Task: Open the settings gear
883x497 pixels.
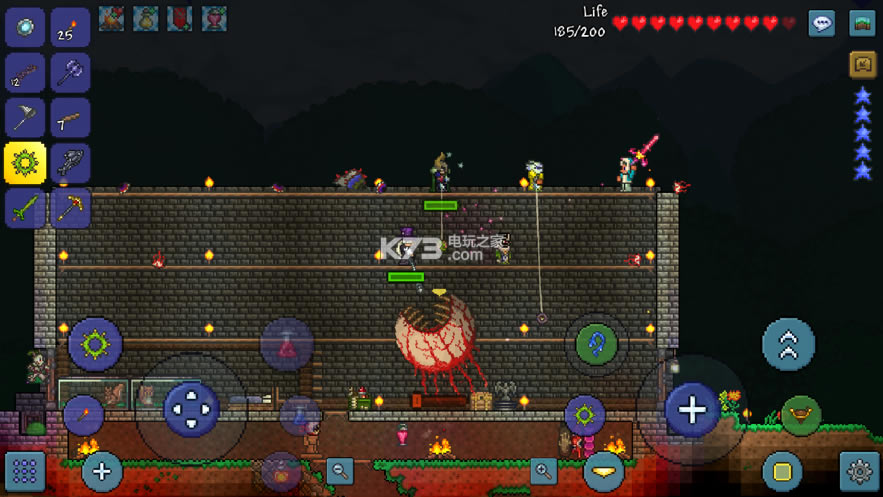Action: click(x=860, y=470)
